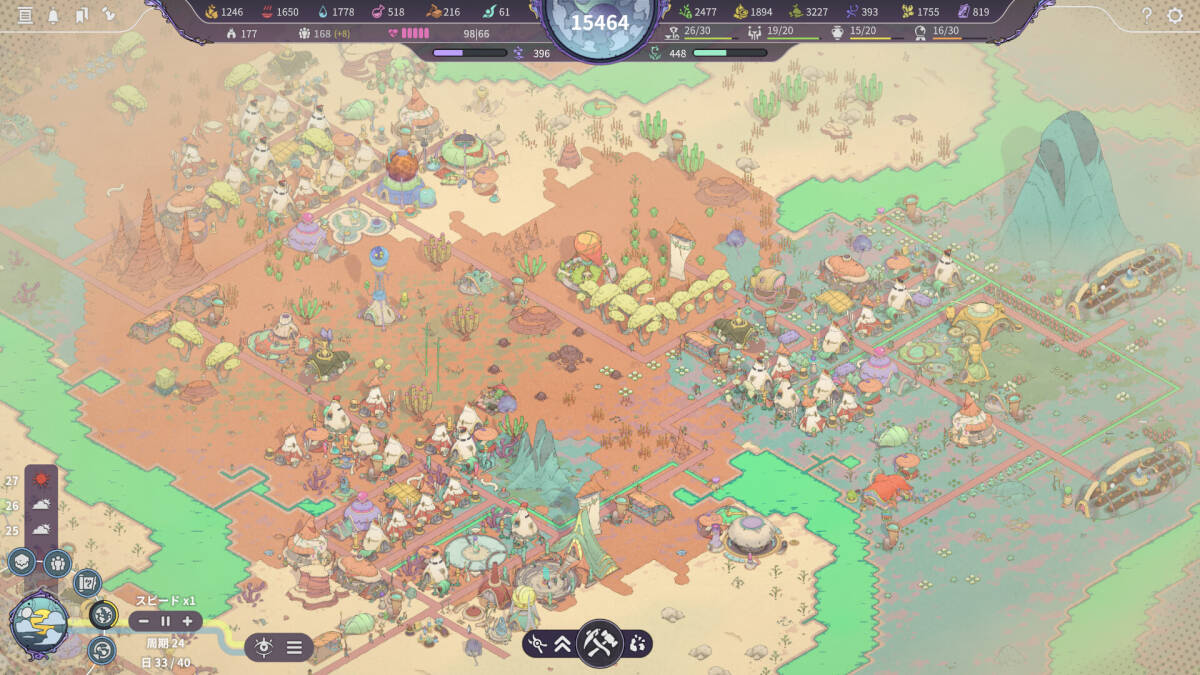The width and height of the screenshot is (1200, 675).
Task: Select the spinning blade tool
Action: tap(538, 645)
